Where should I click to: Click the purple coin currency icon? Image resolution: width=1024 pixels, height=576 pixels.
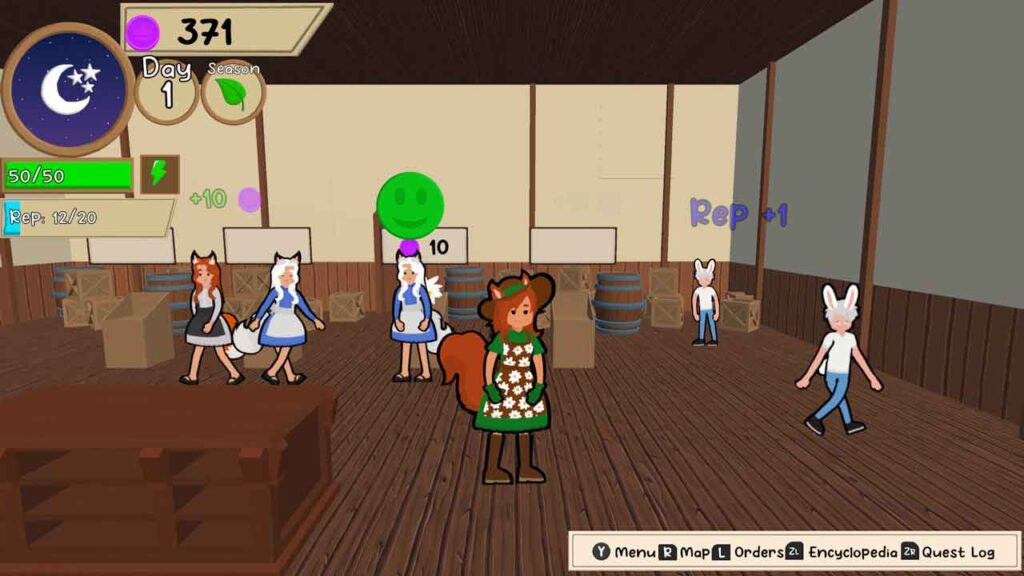tap(142, 33)
